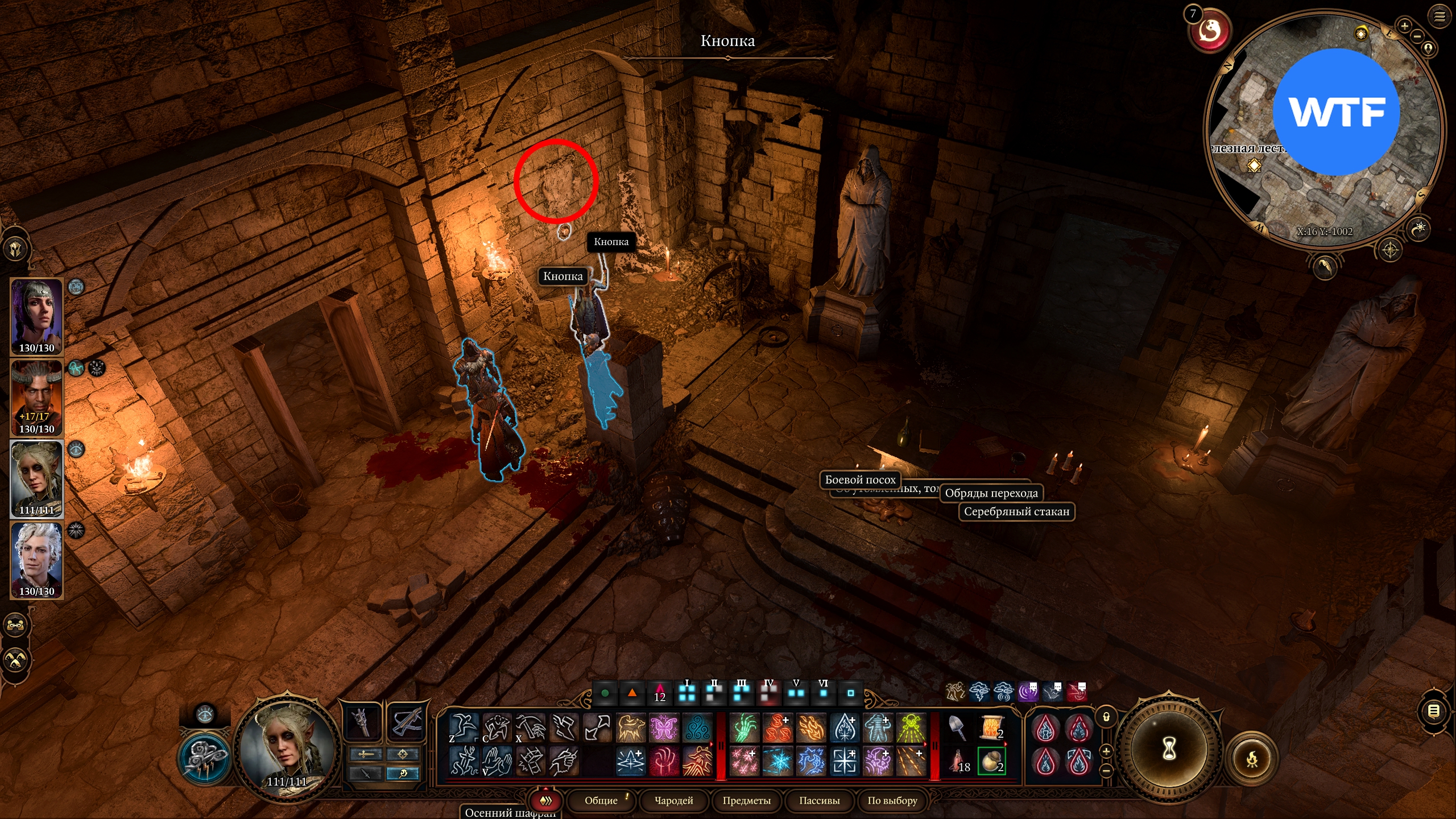Toggle the hotbar lock padlock
The height and width of the screenshot is (819, 1456).
(1106, 717)
